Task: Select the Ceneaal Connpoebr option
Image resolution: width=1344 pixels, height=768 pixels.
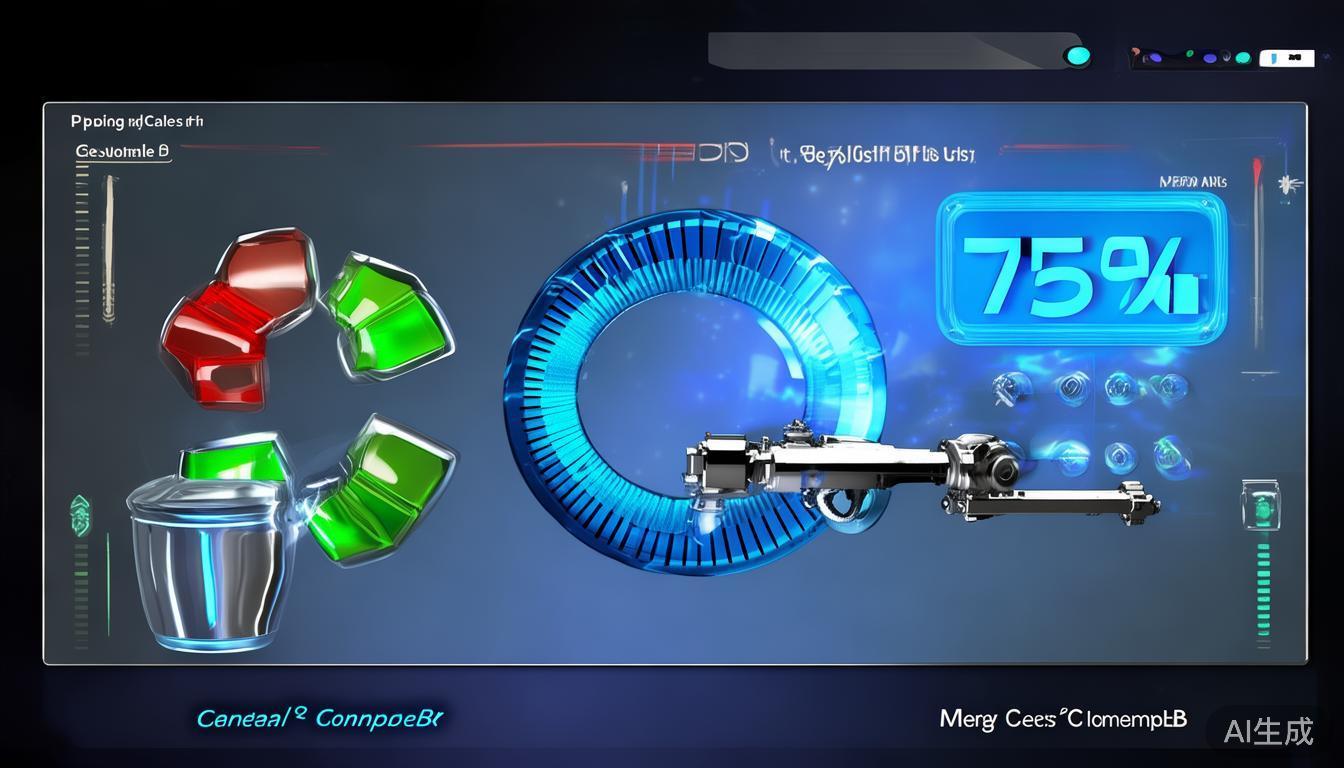Action: [319, 718]
